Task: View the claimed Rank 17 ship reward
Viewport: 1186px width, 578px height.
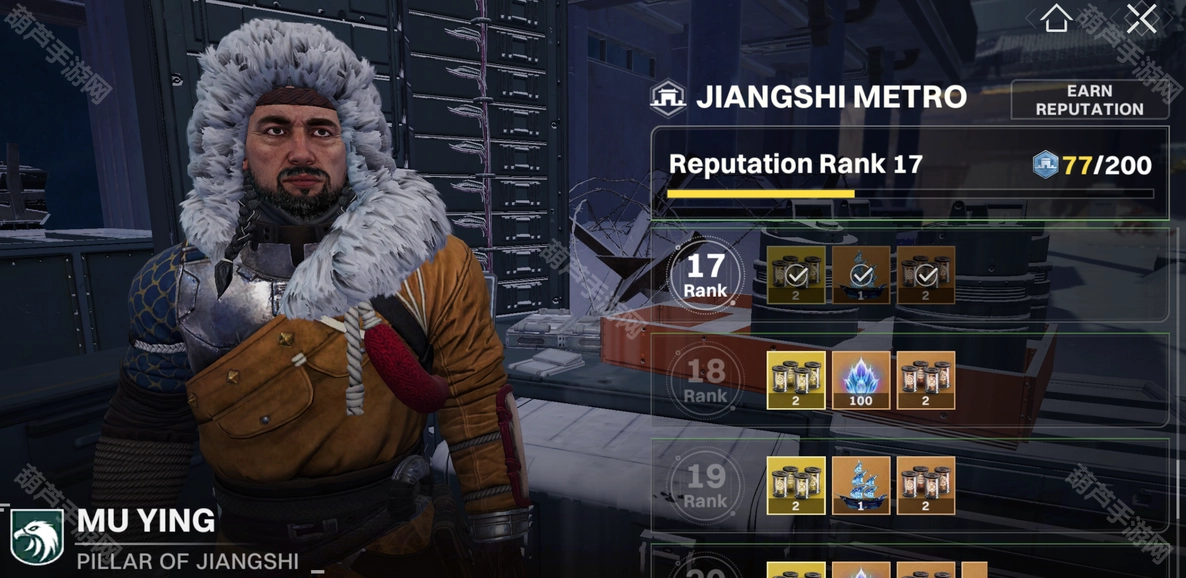Action: pos(861,275)
